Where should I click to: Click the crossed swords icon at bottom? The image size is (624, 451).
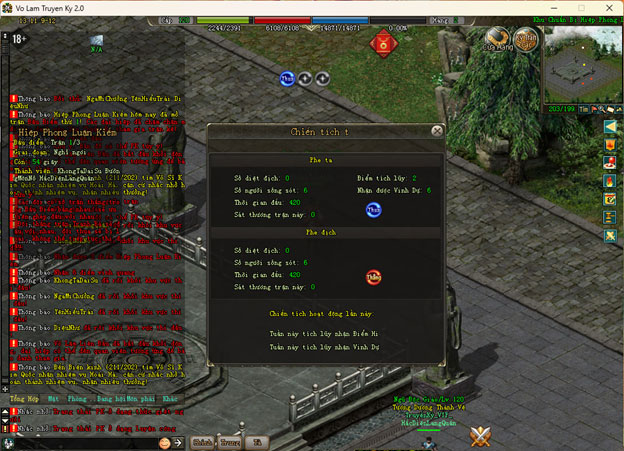coord(482,434)
